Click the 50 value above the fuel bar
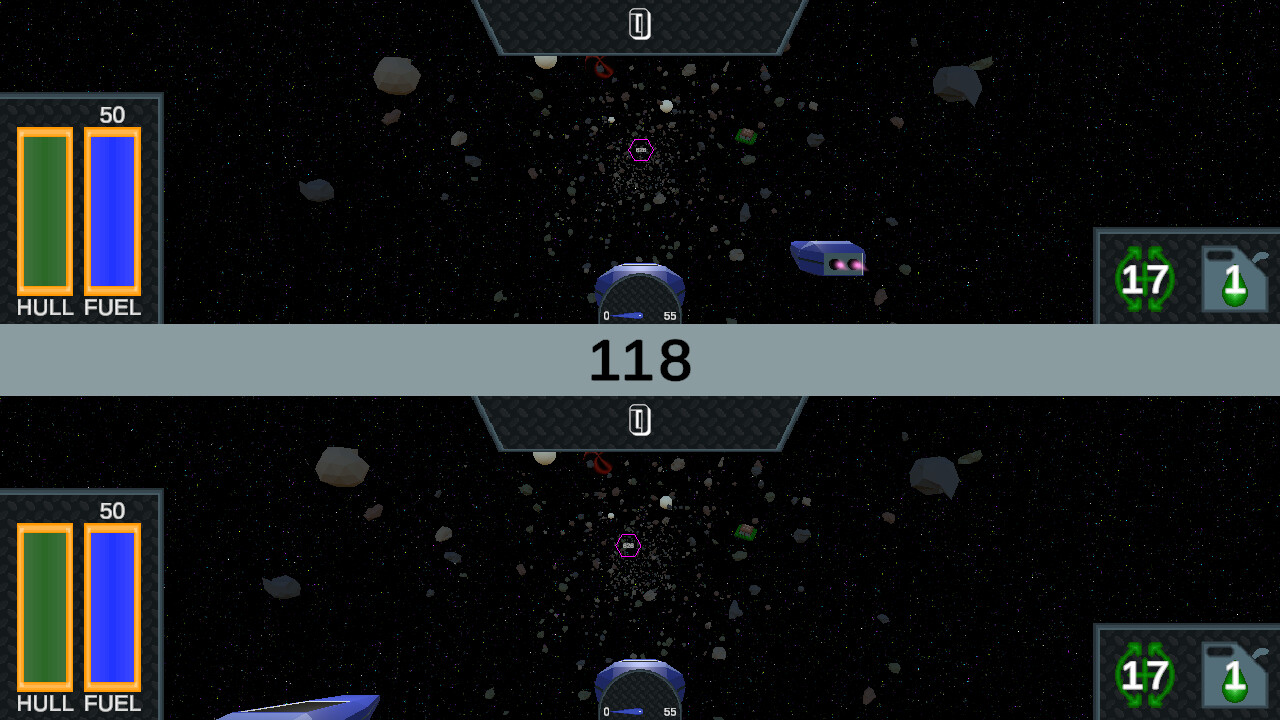 tap(113, 114)
